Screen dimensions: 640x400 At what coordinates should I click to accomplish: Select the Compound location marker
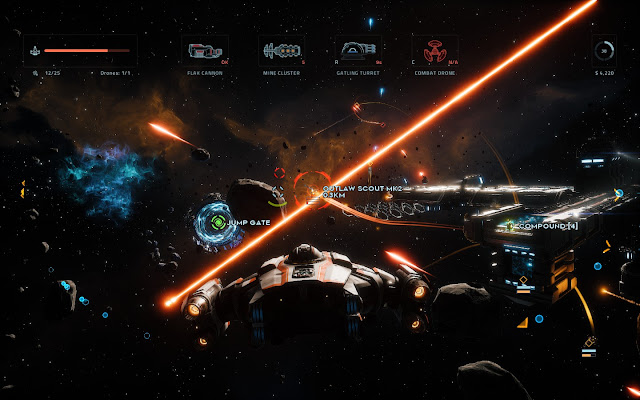[509, 225]
